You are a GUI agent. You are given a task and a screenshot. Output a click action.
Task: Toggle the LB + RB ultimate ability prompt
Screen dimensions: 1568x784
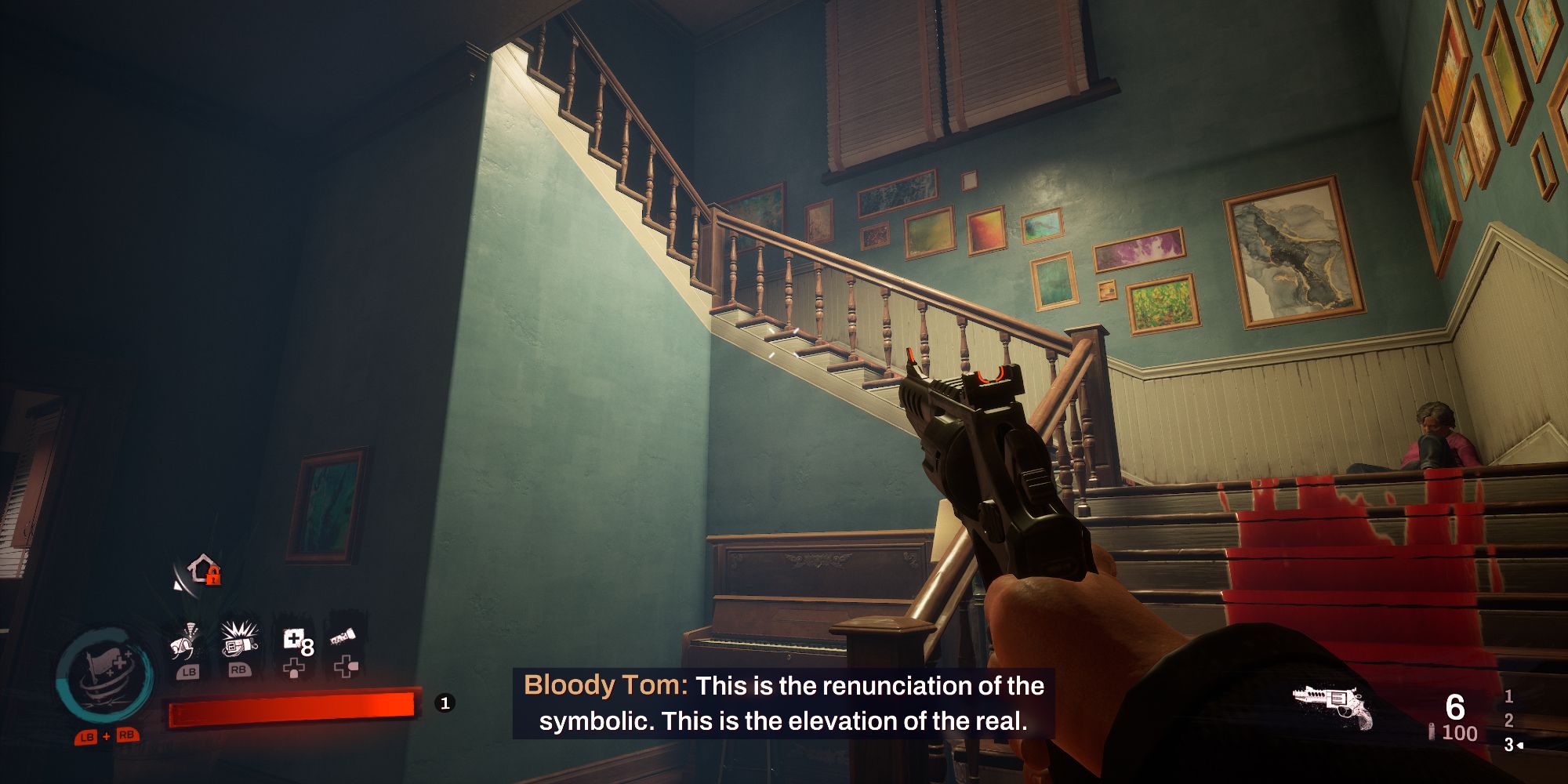pos(106,735)
